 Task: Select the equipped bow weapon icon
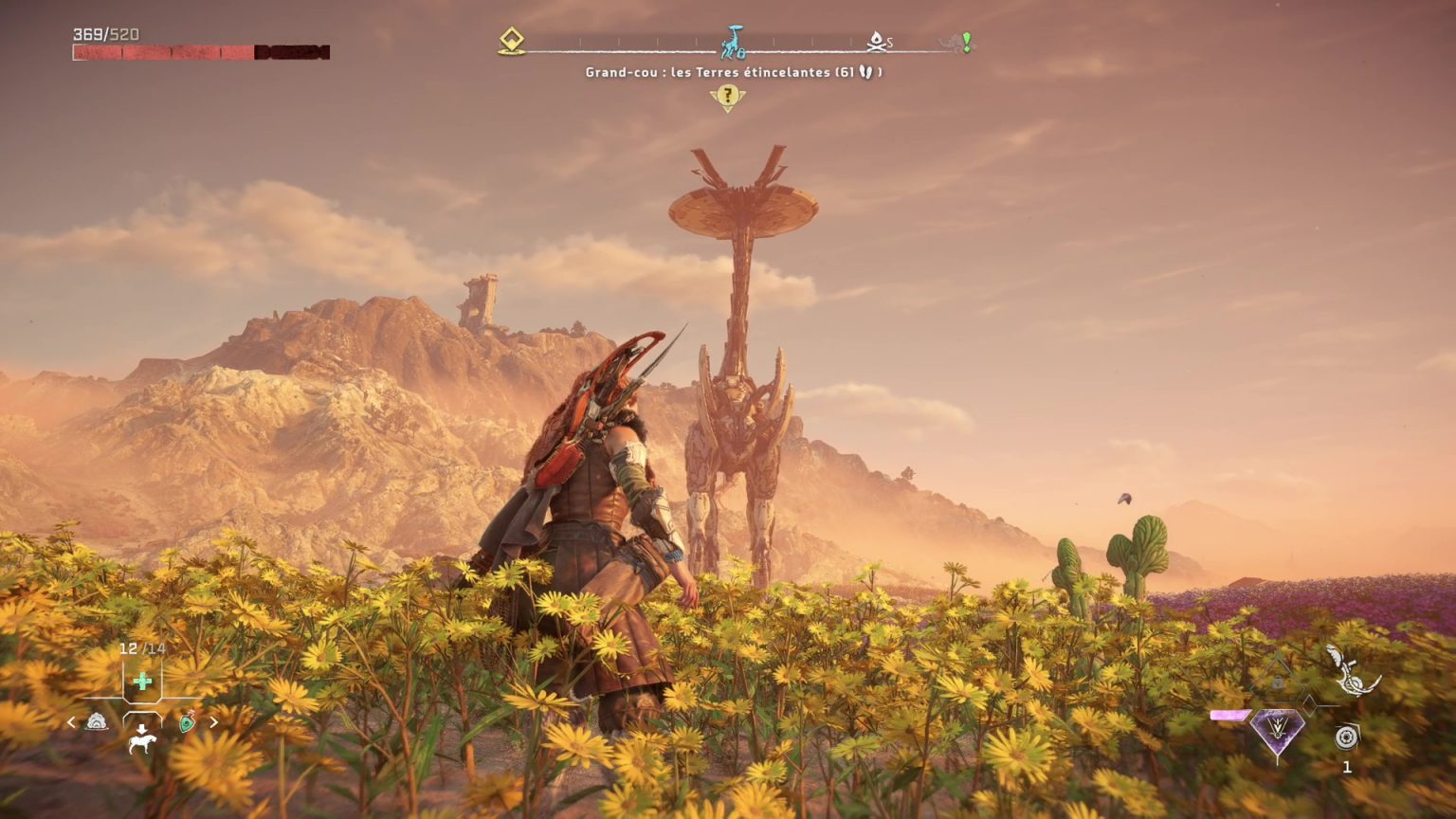point(1351,670)
